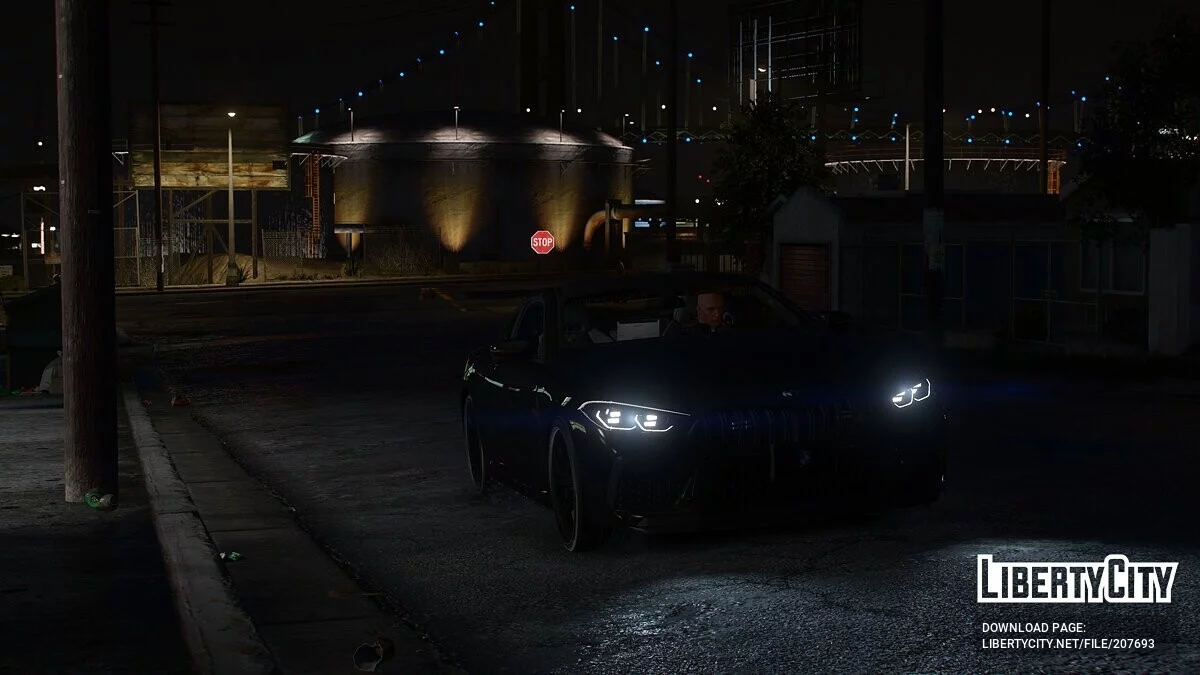Screen dimensions: 1200x675
Task: Open the libertycity.net/file/207693 download link
Action: pyautogui.click(x=1067, y=644)
